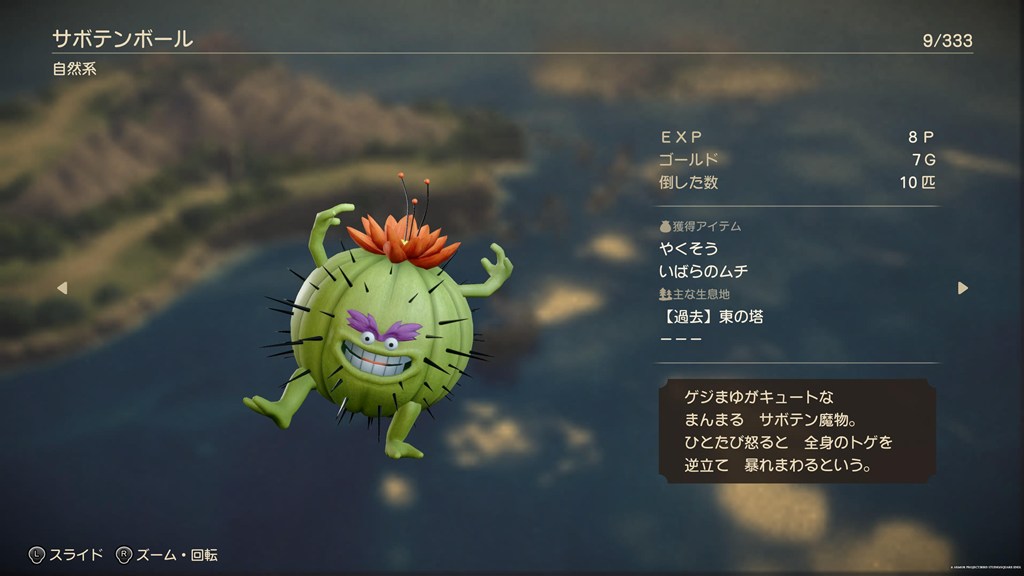The height and width of the screenshot is (576, 1024).
Task: Advance to the next monster with right arrow
Action: pyautogui.click(x=962, y=288)
